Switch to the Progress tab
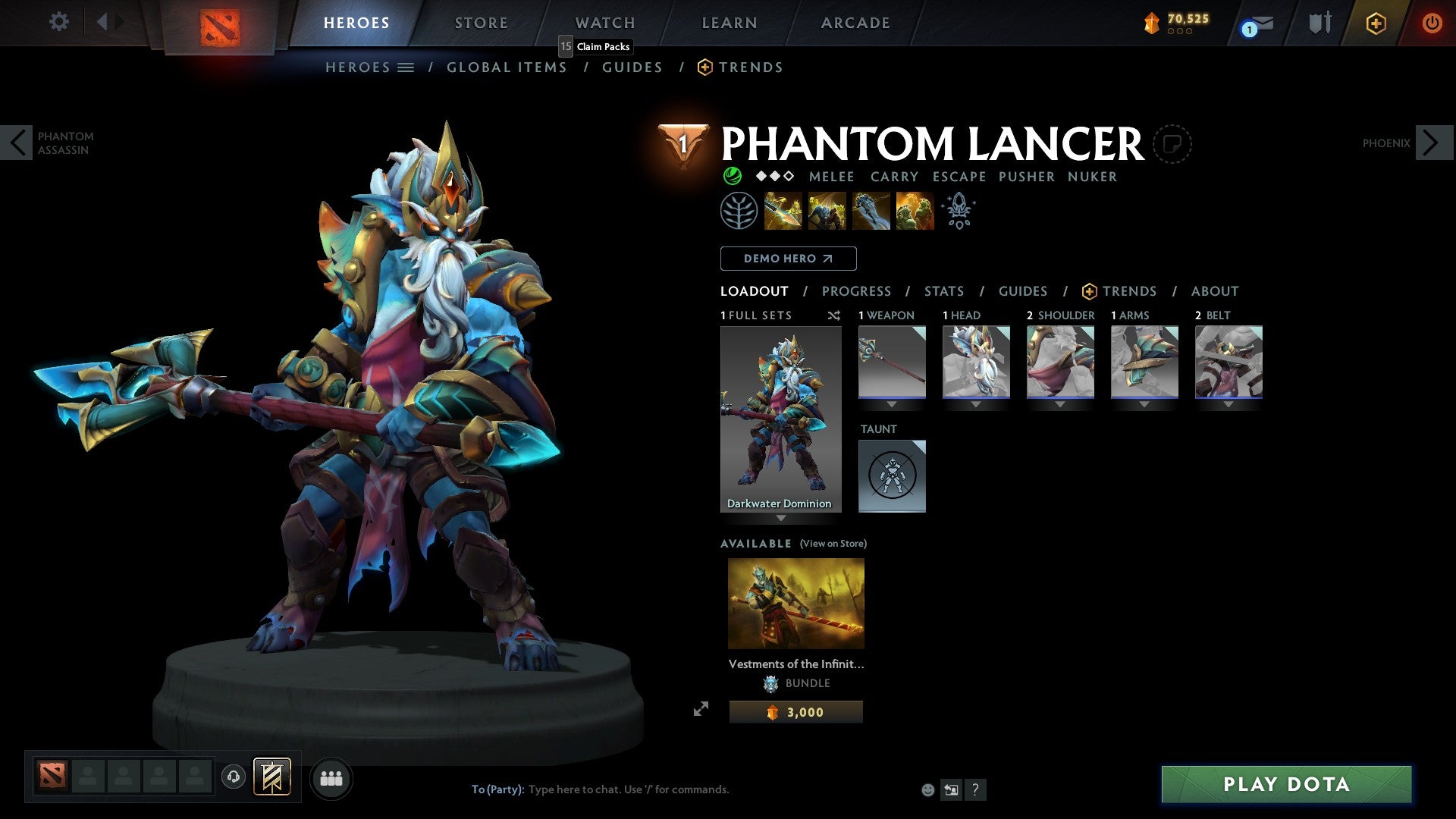Viewport: 1456px width, 819px height. (x=857, y=291)
